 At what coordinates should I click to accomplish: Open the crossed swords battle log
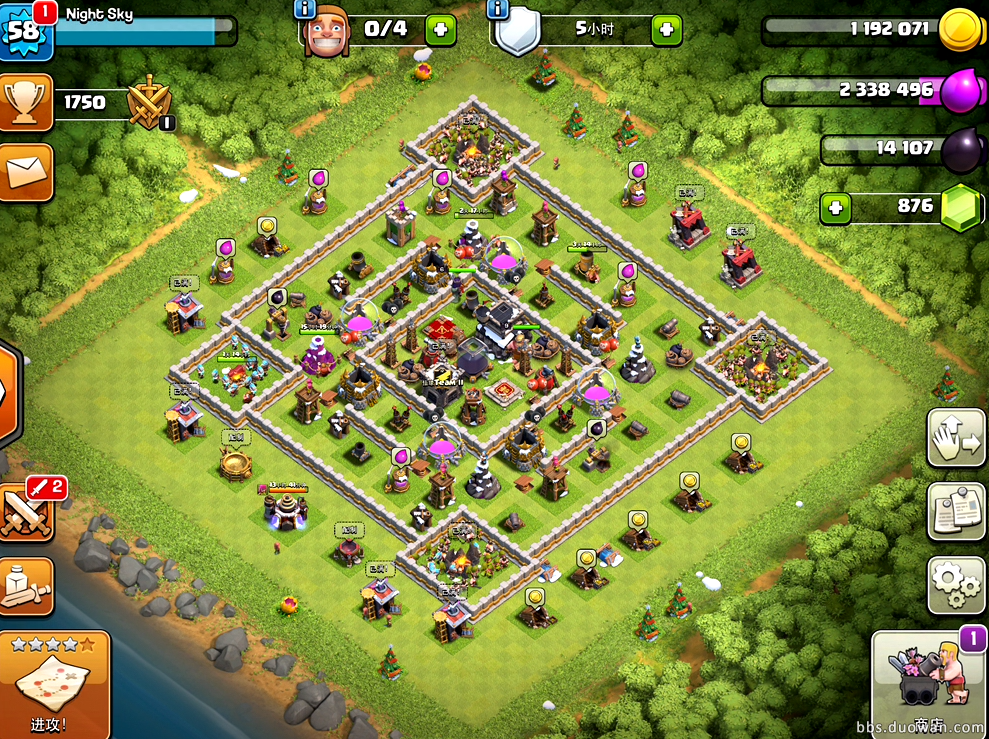(x=27, y=512)
